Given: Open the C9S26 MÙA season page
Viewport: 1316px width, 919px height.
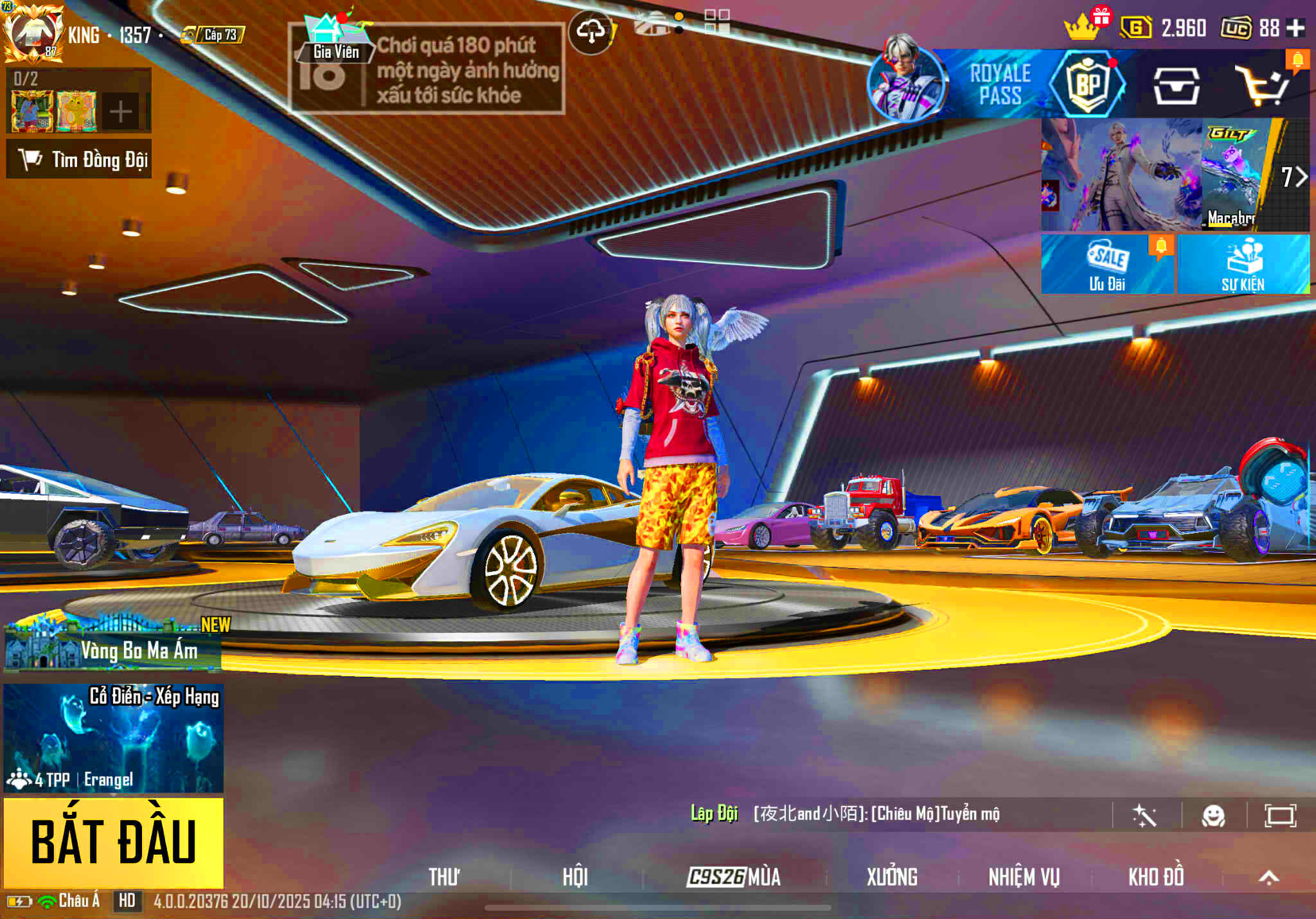Looking at the screenshot, I should tap(734, 877).
